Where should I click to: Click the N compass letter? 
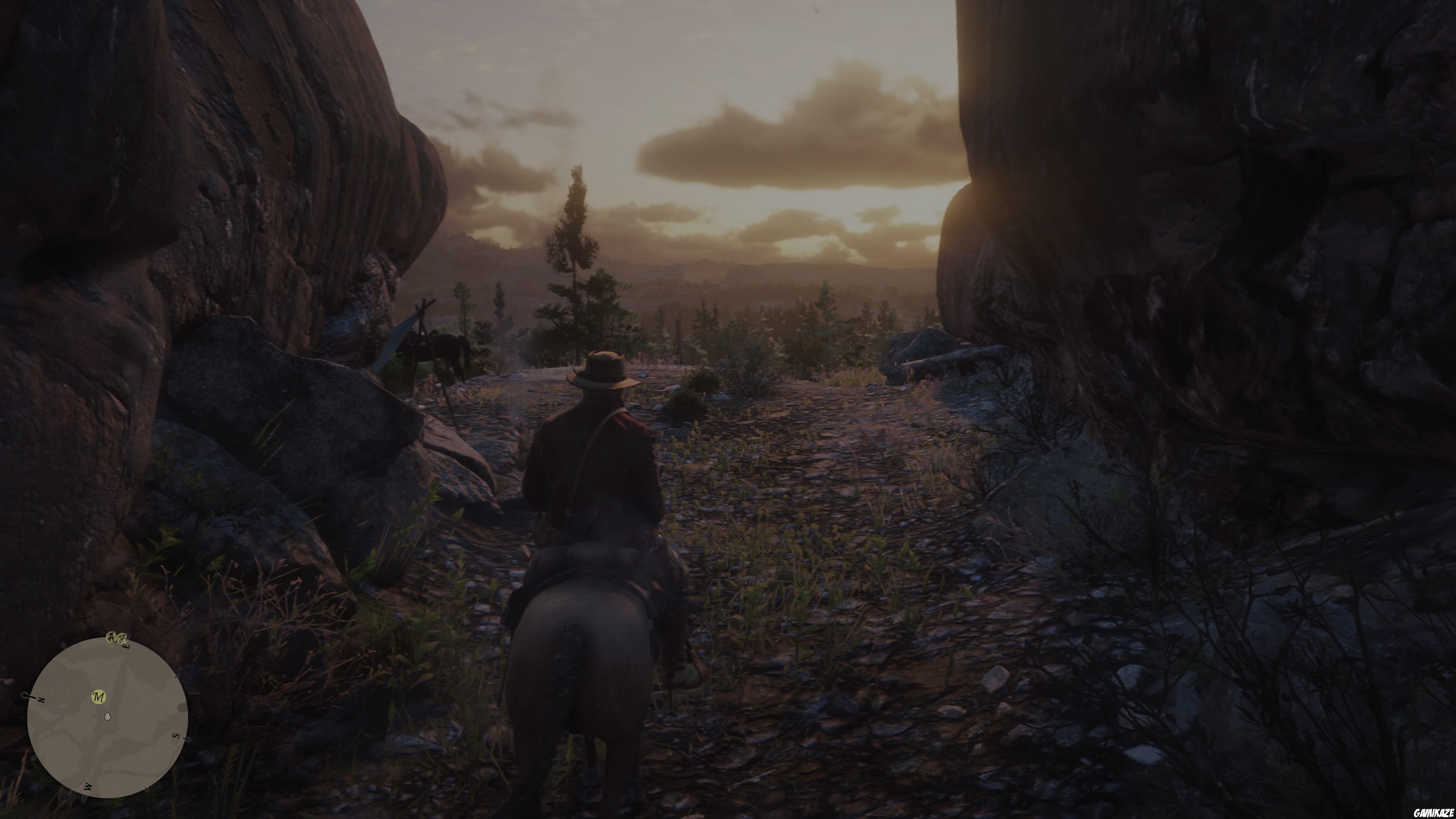pos(41,700)
